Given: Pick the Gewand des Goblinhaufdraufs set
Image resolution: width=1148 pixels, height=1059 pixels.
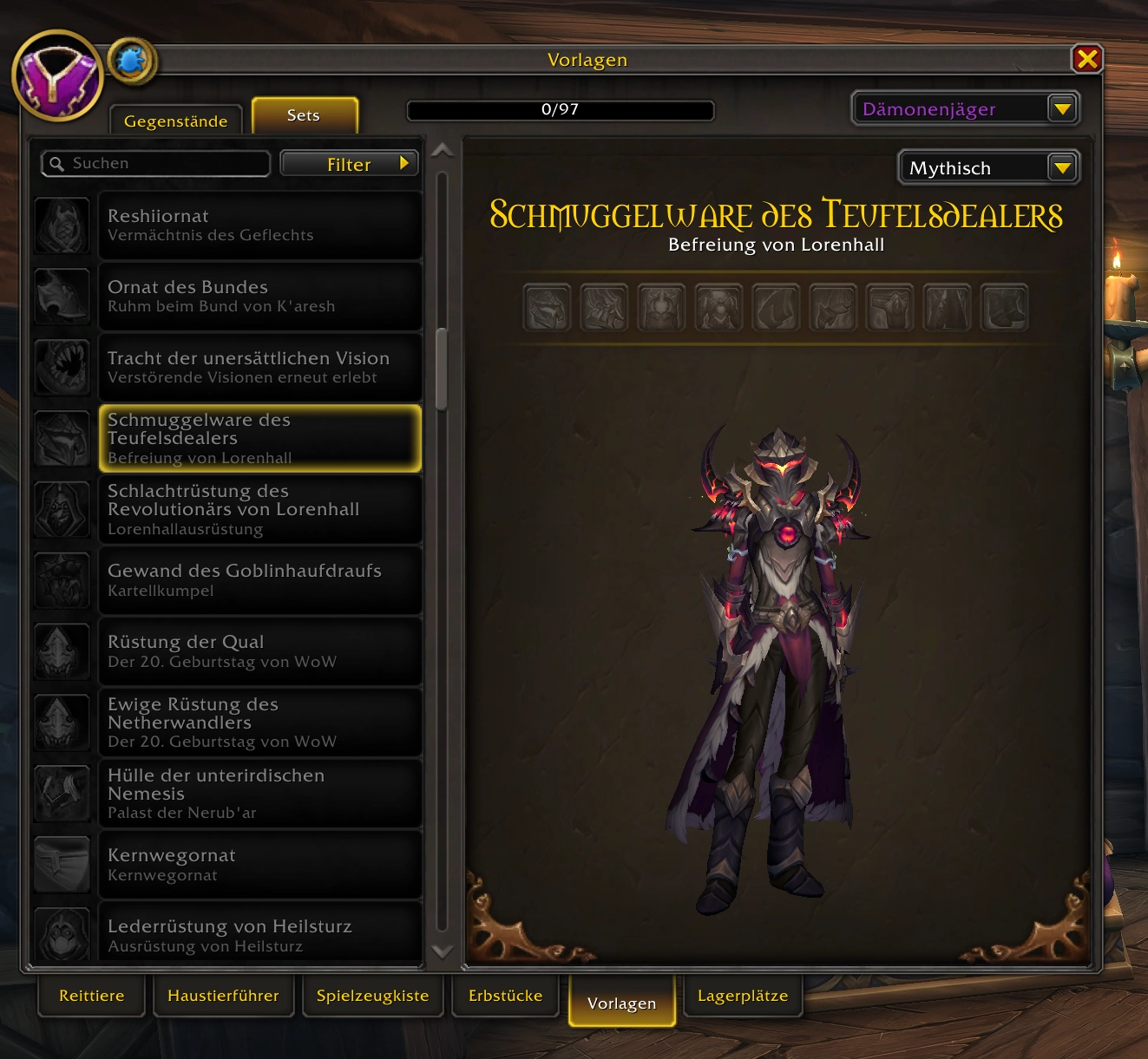Looking at the screenshot, I should pos(259,580).
